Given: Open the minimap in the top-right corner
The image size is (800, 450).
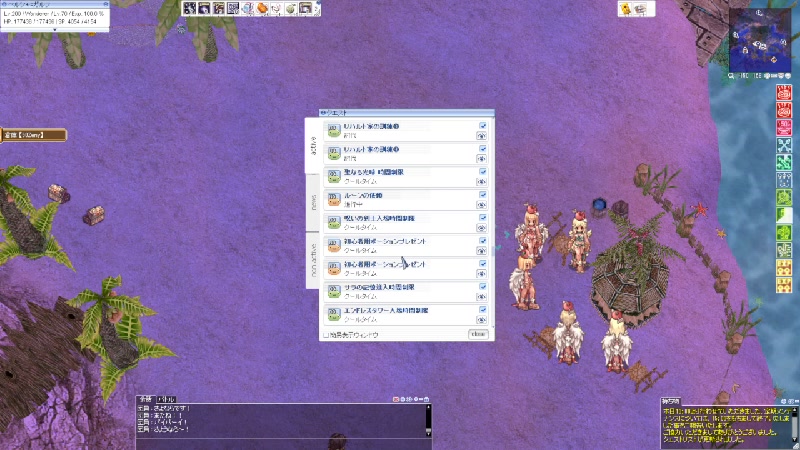Looking at the screenshot, I should click(759, 40).
